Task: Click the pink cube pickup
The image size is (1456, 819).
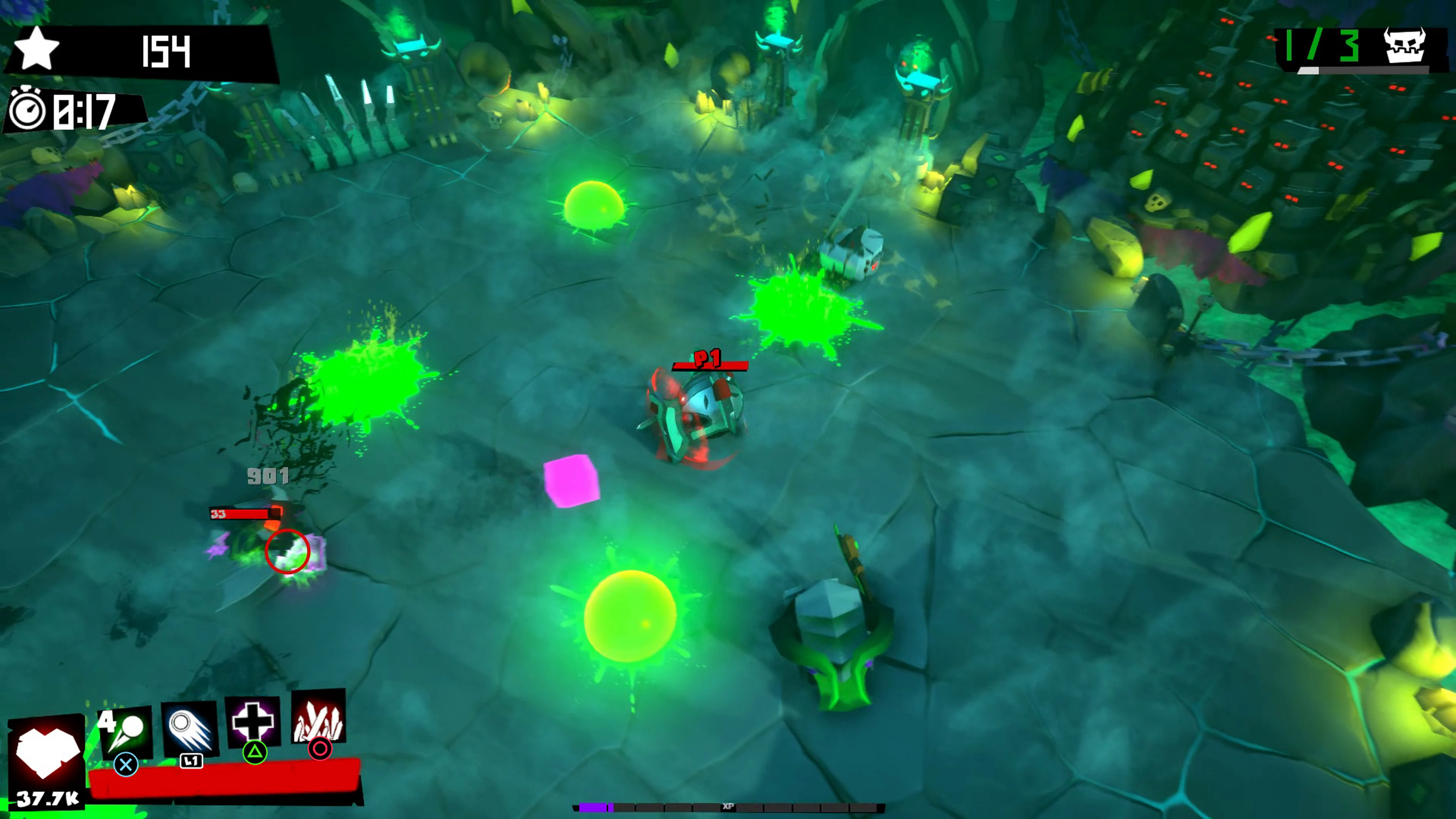Action: (572, 479)
